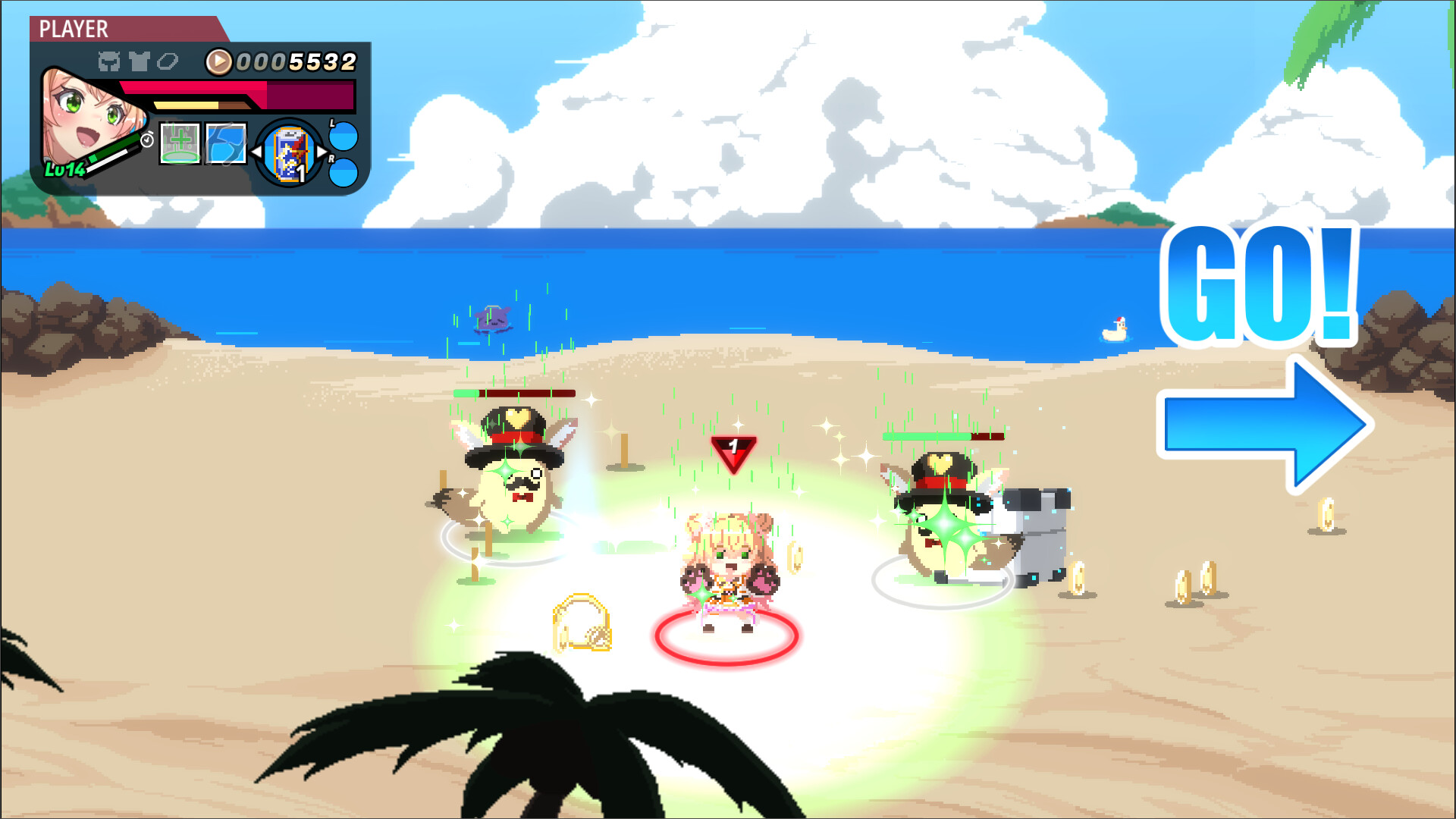Screen dimensions: 1456x819
Task: Click the helmet equipment slot icon
Action: [x=110, y=61]
